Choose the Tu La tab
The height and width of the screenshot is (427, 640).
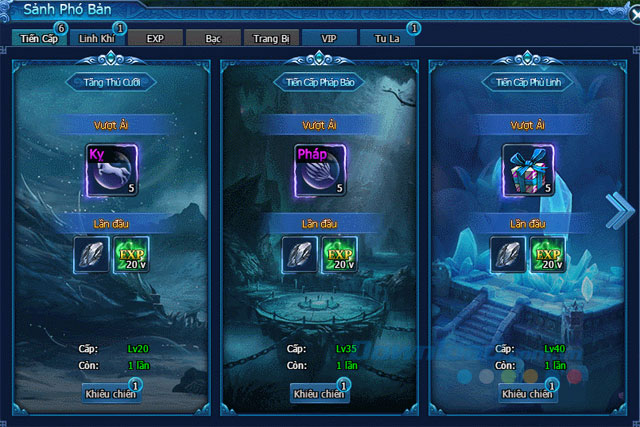(x=387, y=38)
